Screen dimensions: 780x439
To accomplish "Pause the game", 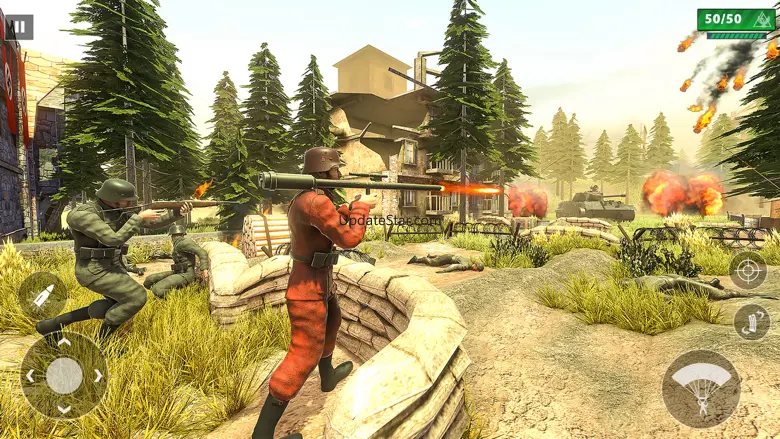I will pos(18,27).
